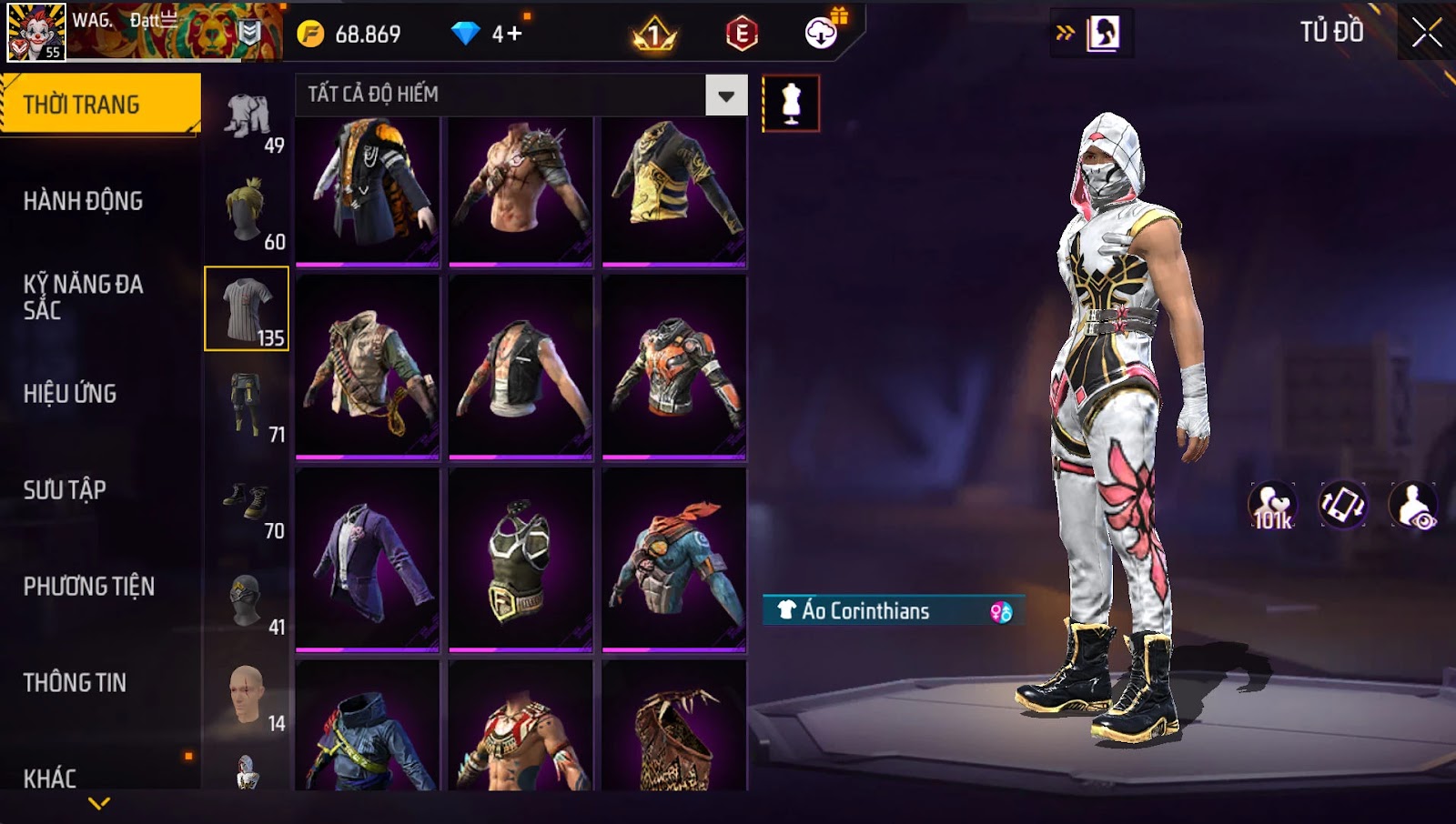
Task: Open the Thông Tin tab
Action: pos(75,683)
